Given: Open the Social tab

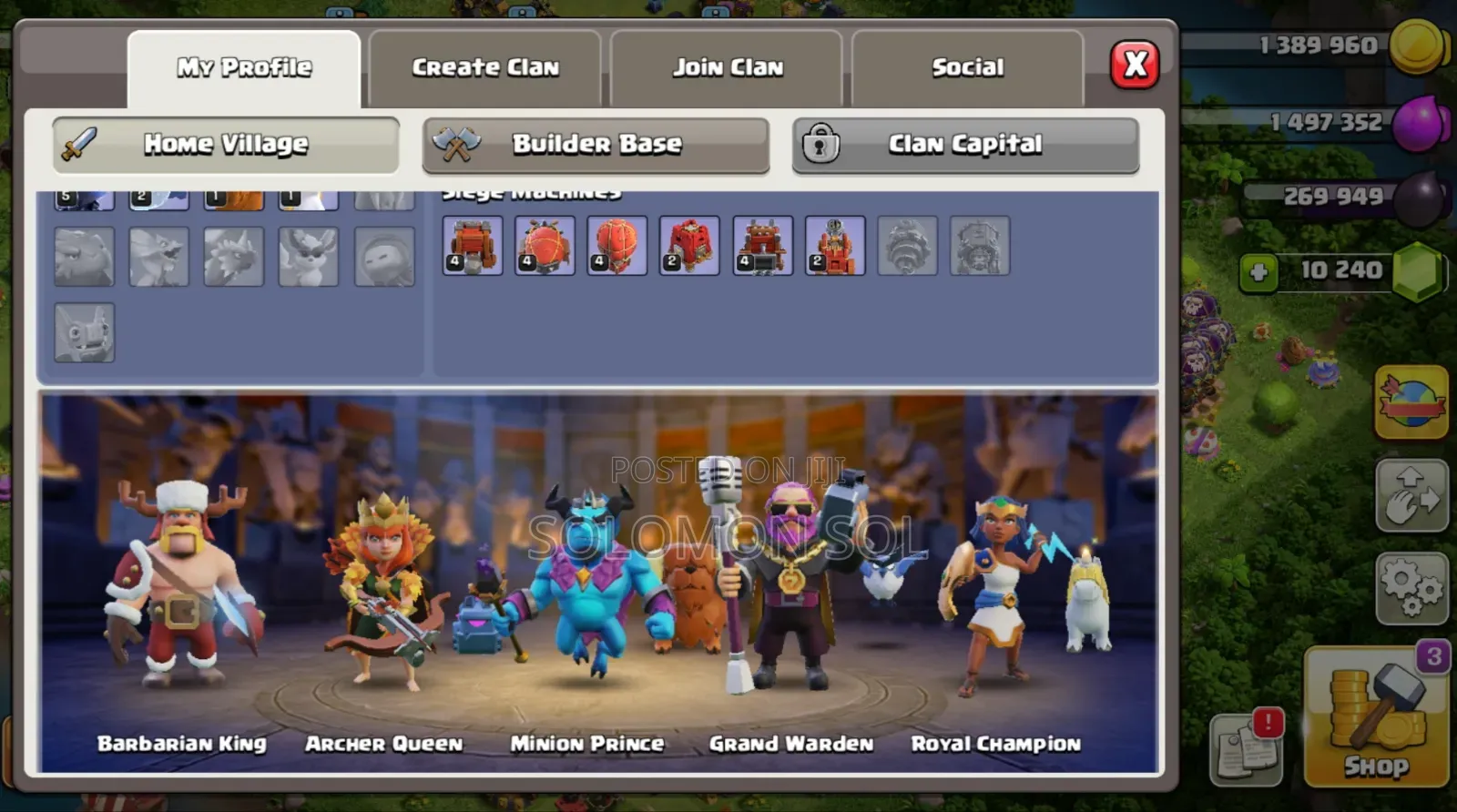Looking at the screenshot, I should click(x=967, y=66).
